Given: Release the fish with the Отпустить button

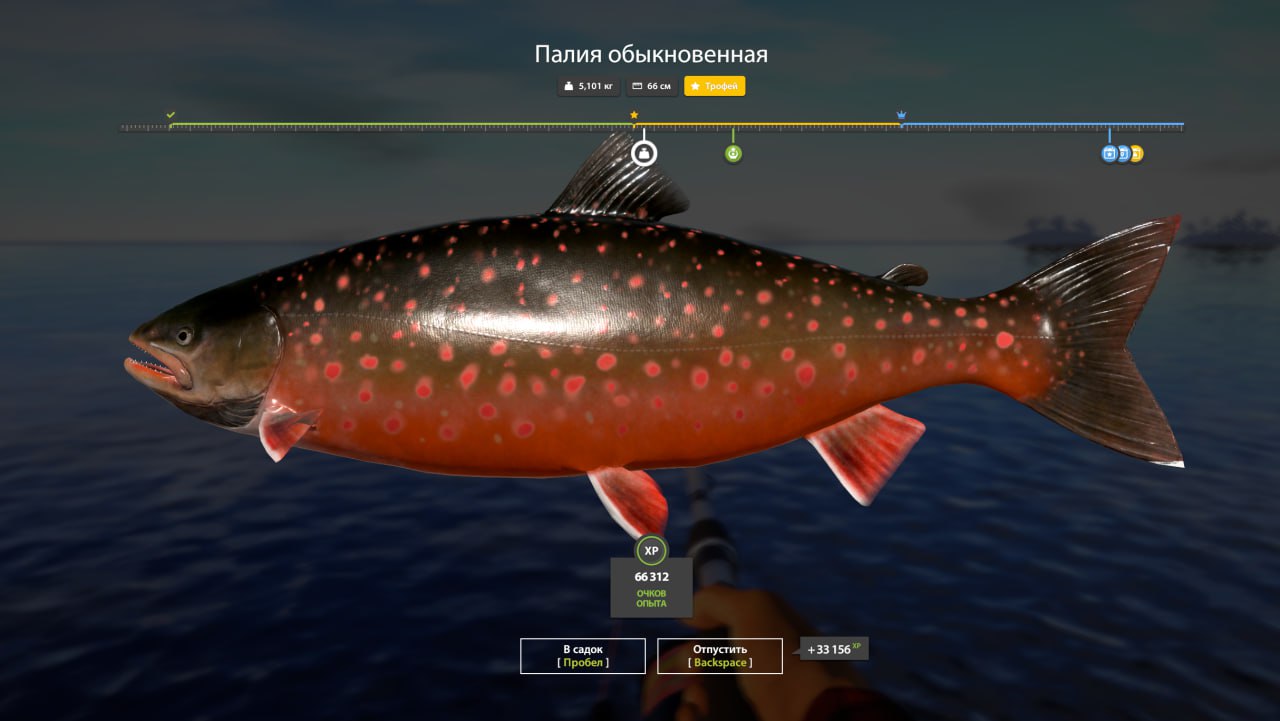Looking at the screenshot, I should (719, 656).
